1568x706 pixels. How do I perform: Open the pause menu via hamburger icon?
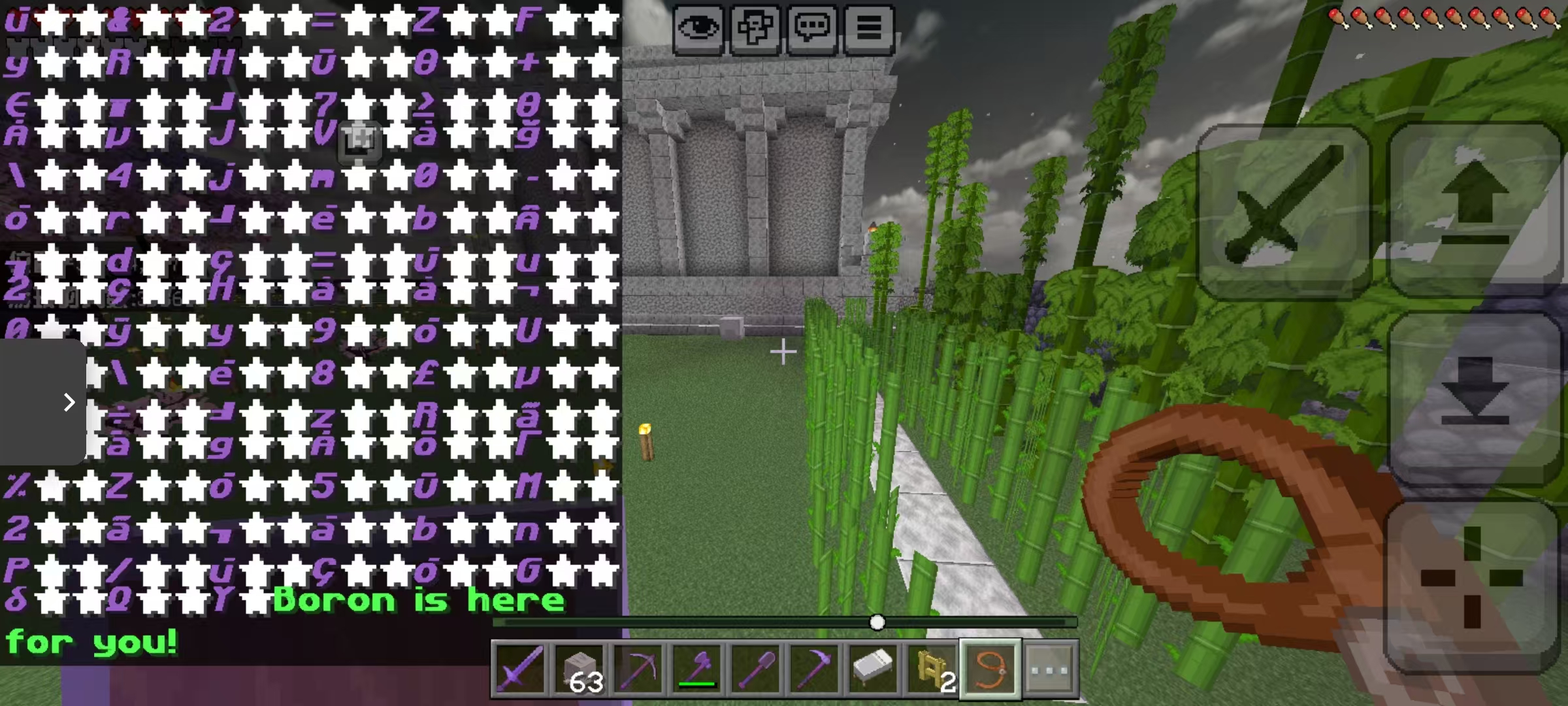point(869,27)
